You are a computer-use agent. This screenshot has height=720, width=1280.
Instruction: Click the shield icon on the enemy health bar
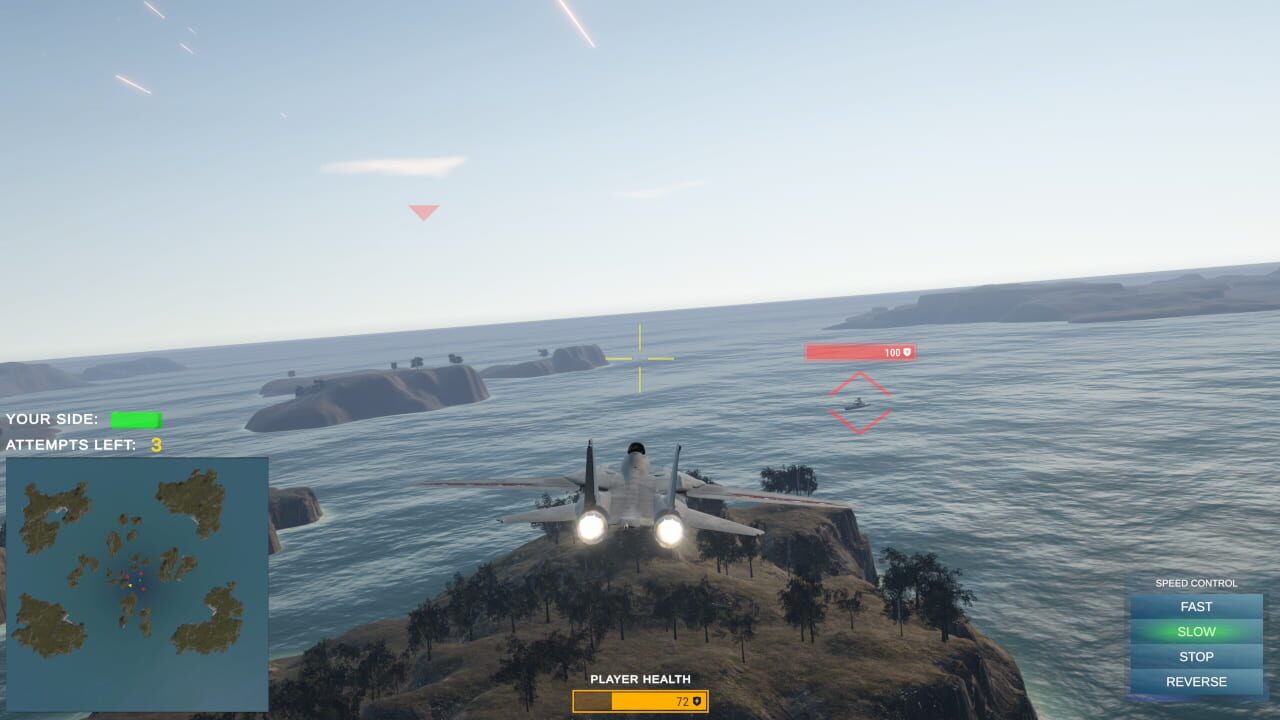click(906, 352)
